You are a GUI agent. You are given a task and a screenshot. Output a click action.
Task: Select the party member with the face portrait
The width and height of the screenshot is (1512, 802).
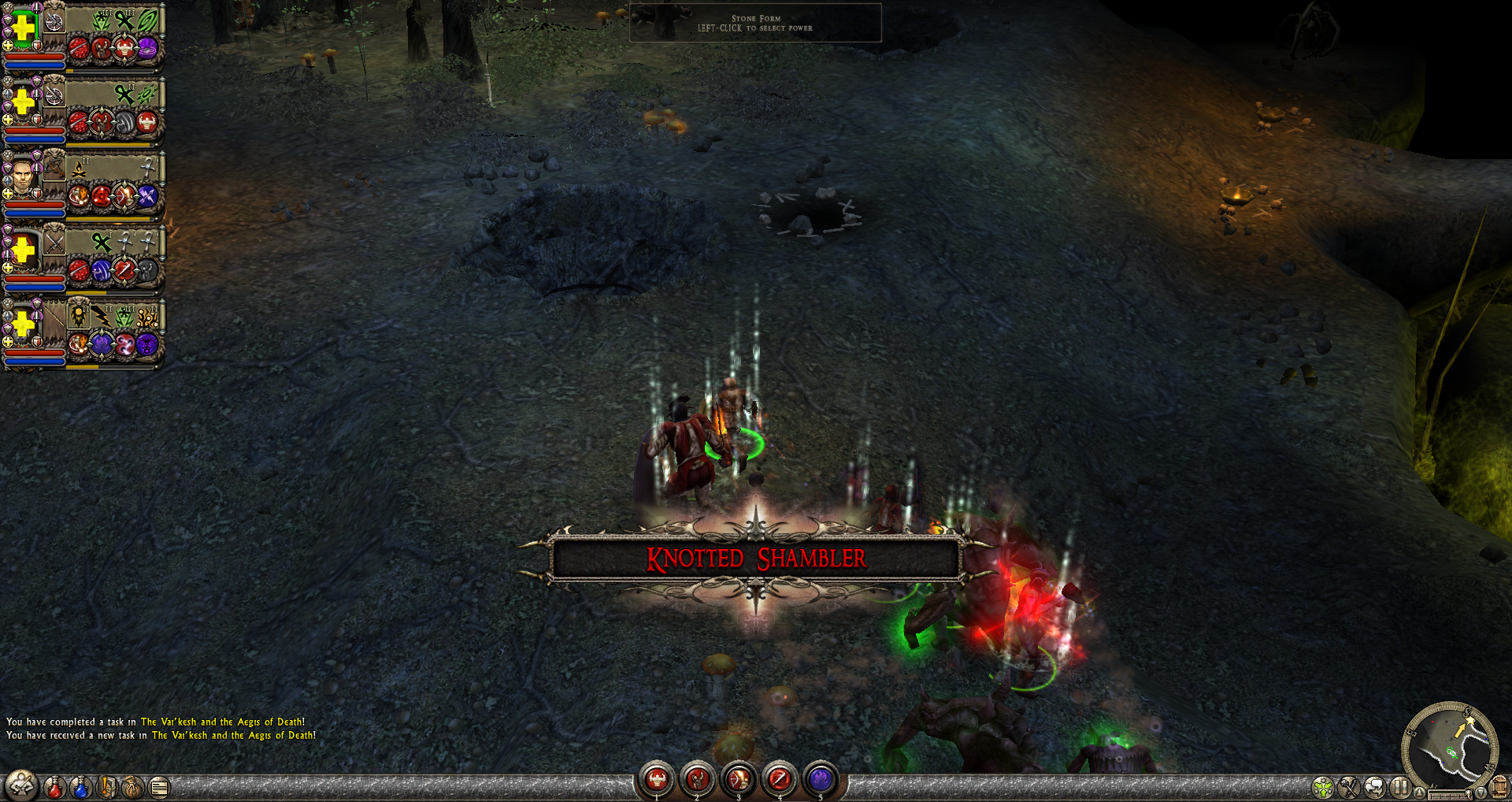click(23, 176)
